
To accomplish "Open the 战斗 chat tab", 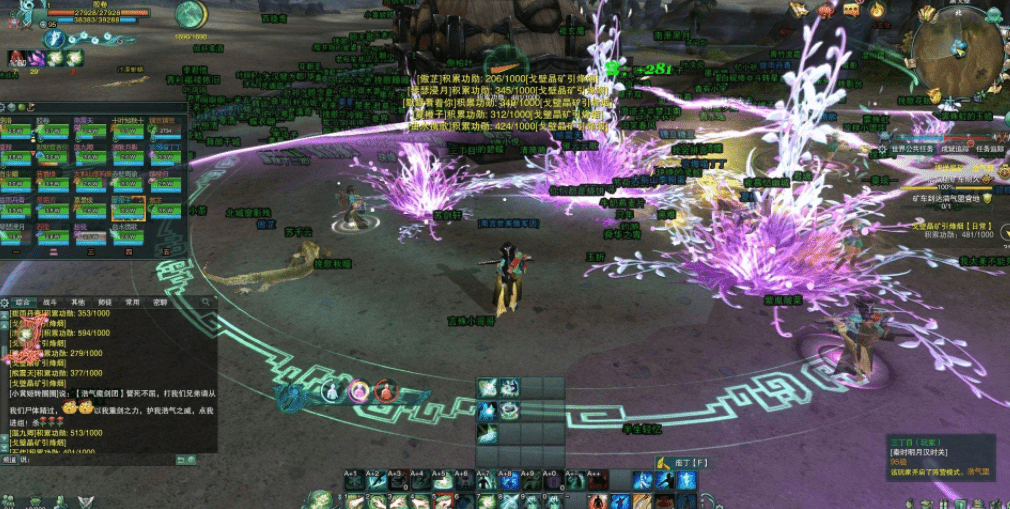I will [x=50, y=301].
